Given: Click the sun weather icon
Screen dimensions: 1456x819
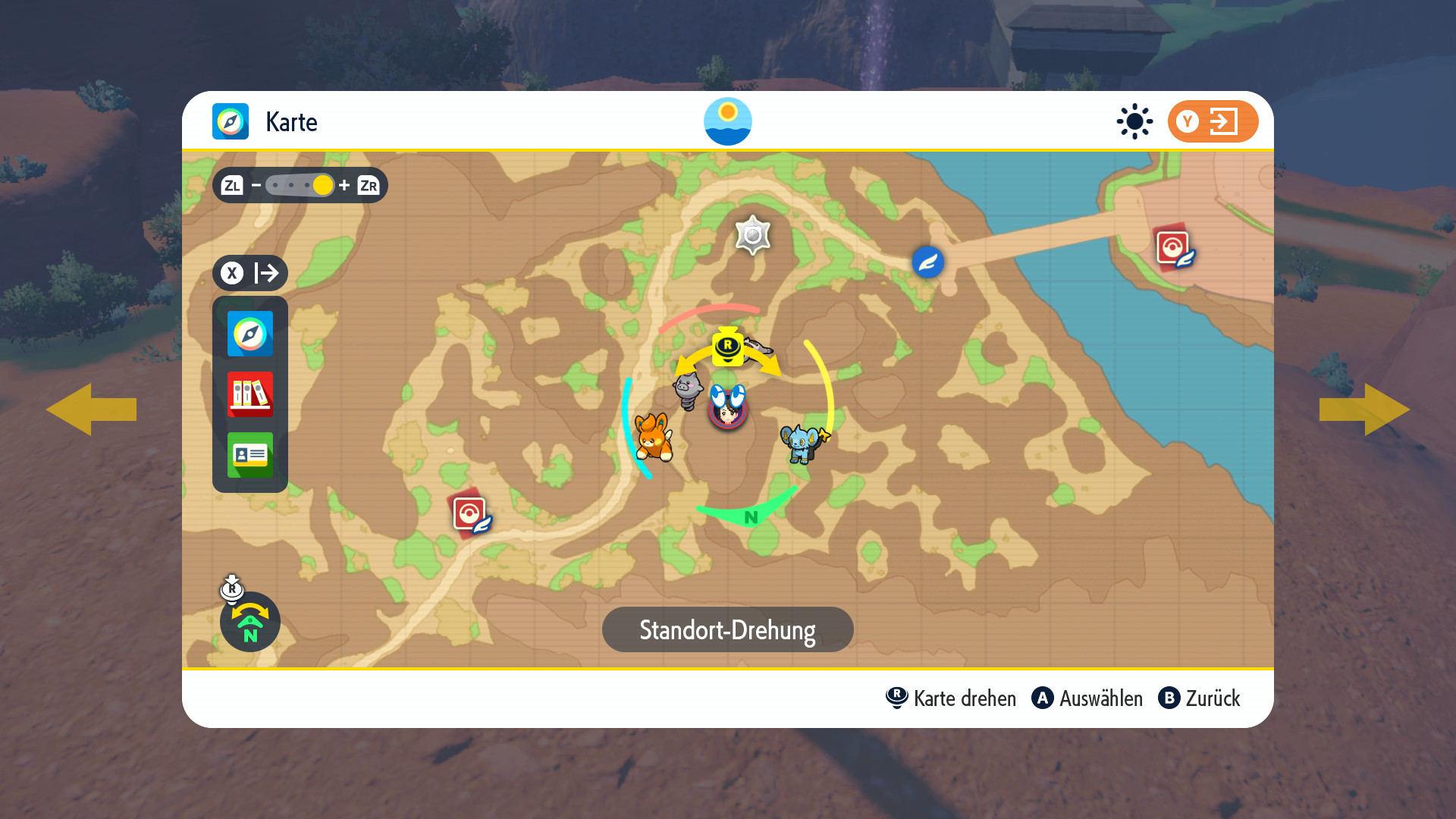Looking at the screenshot, I should [1134, 121].
